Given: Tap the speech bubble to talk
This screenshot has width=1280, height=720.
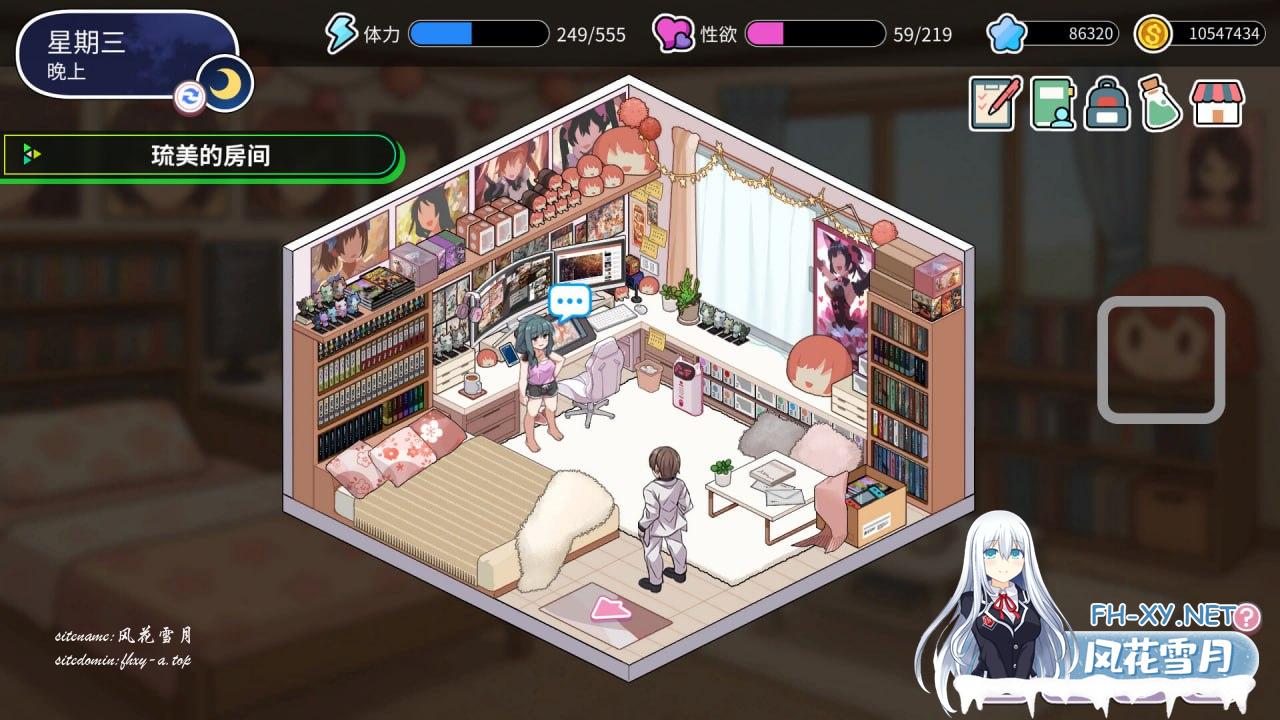Looking at the screenshot, I should coord(570,300).
